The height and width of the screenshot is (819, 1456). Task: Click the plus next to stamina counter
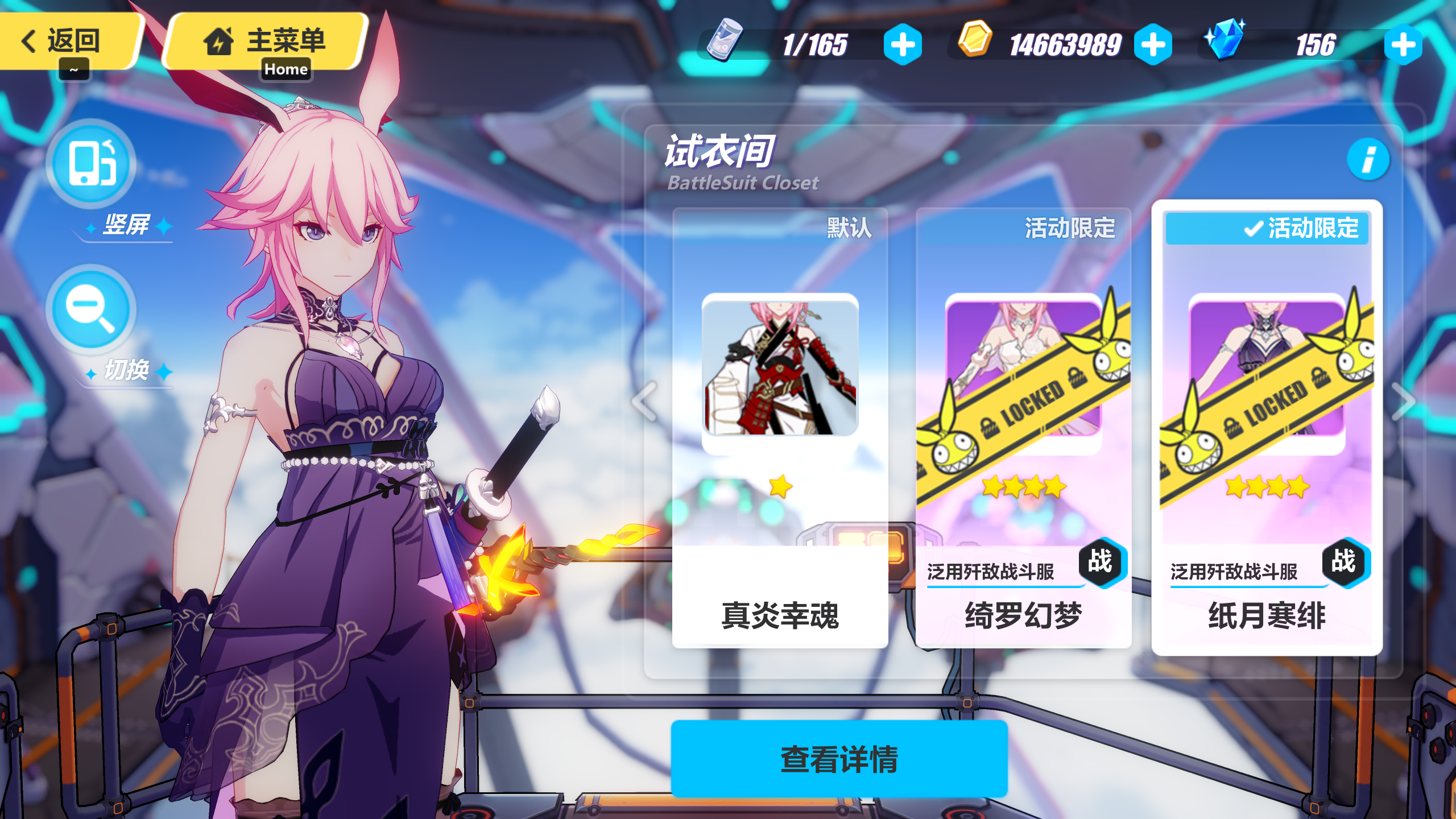[904, 44]
